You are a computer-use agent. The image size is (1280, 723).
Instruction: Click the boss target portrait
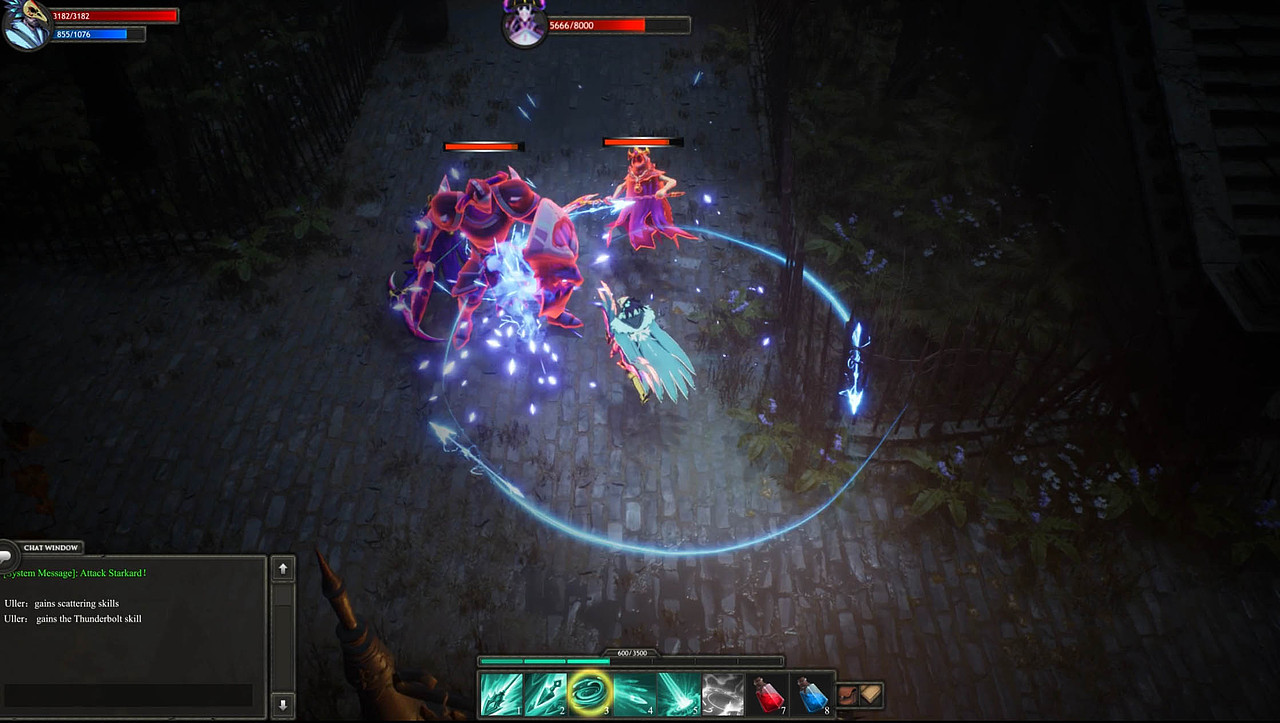click(524, 24)
